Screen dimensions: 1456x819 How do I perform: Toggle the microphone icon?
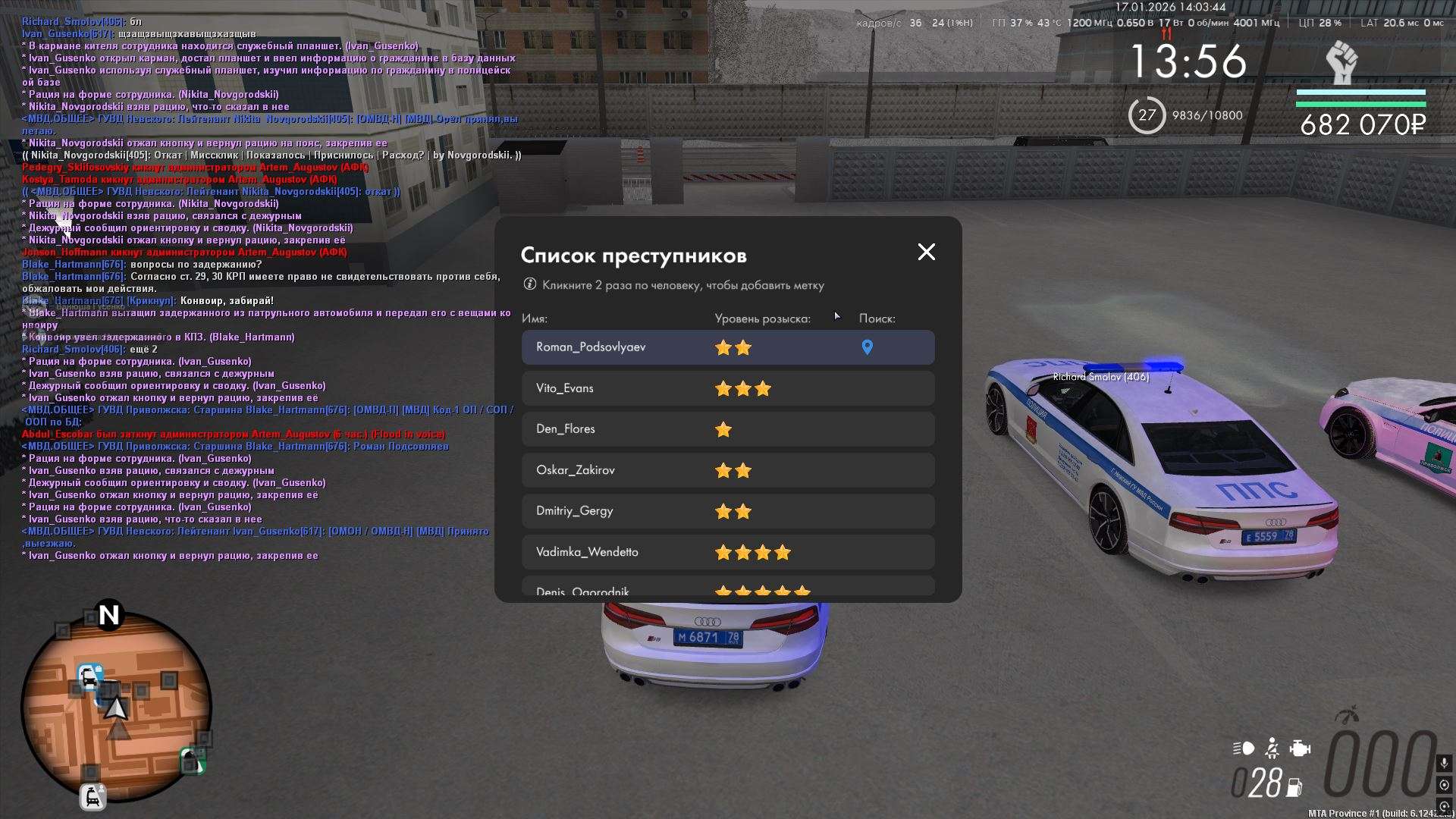[1444, 763]
